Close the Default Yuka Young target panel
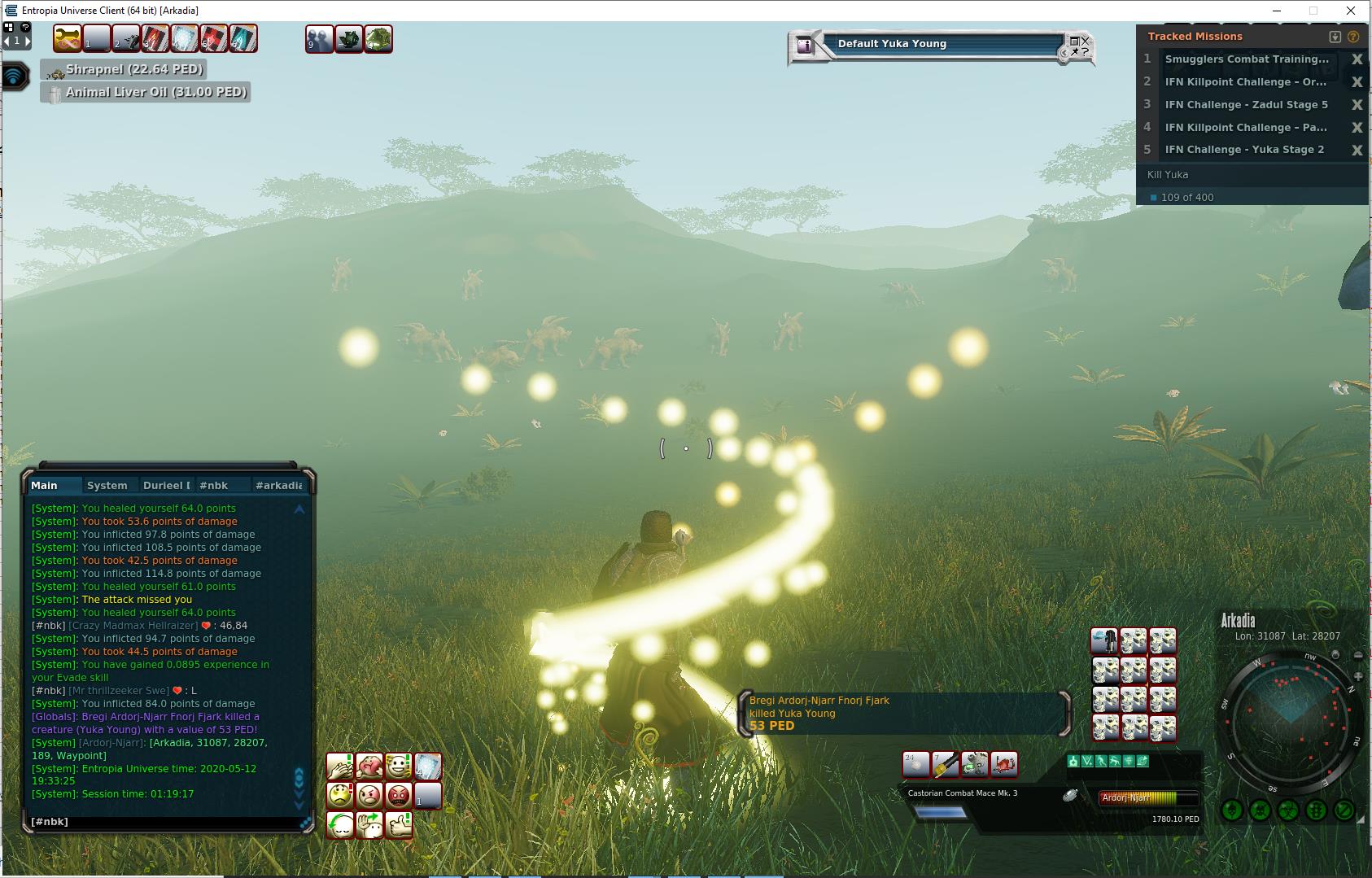Image resolution: width=1372 pixels, height=878 pixels. (x=1086, y=40)
